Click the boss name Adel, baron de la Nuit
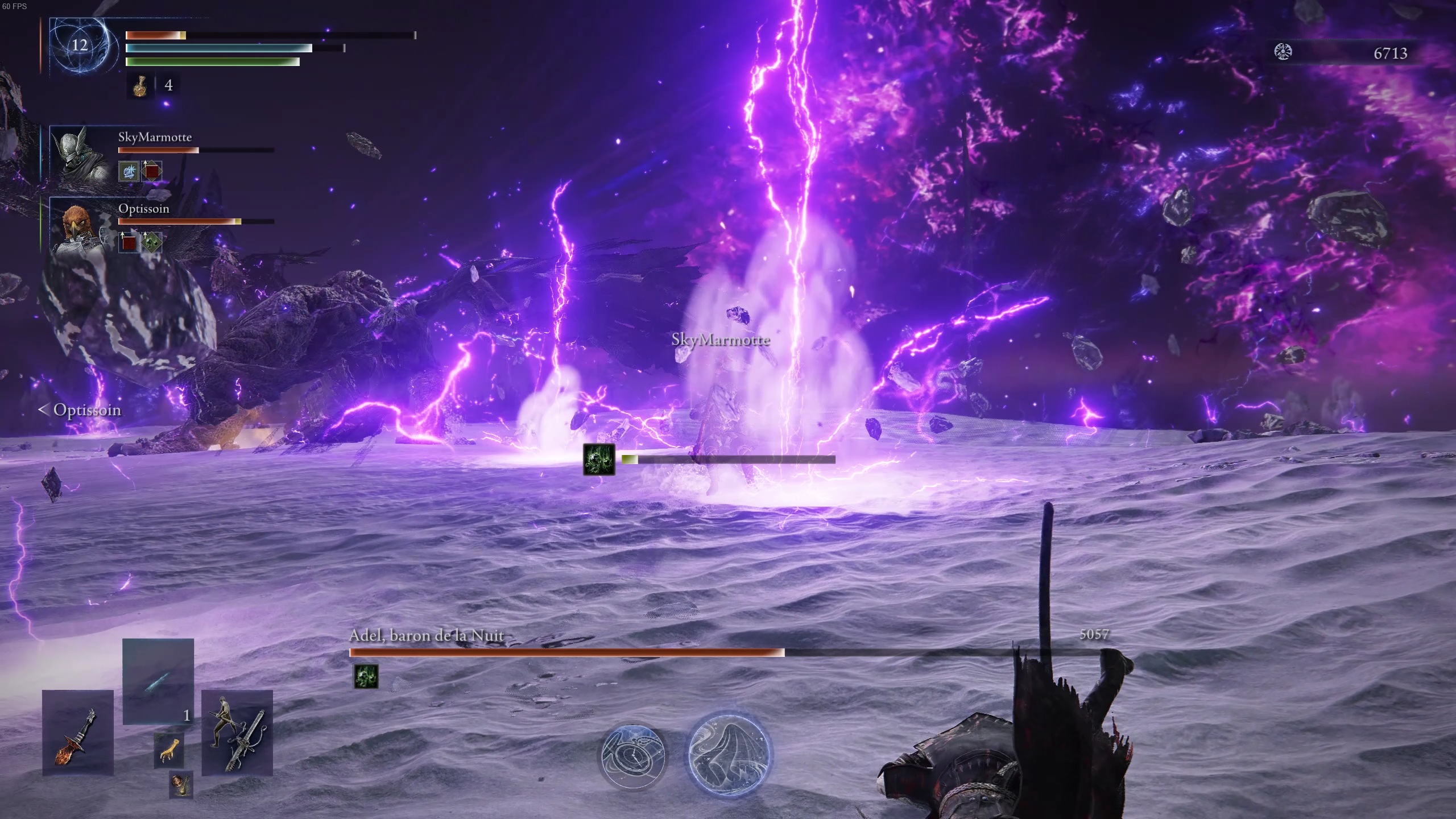 coord(427,636)
